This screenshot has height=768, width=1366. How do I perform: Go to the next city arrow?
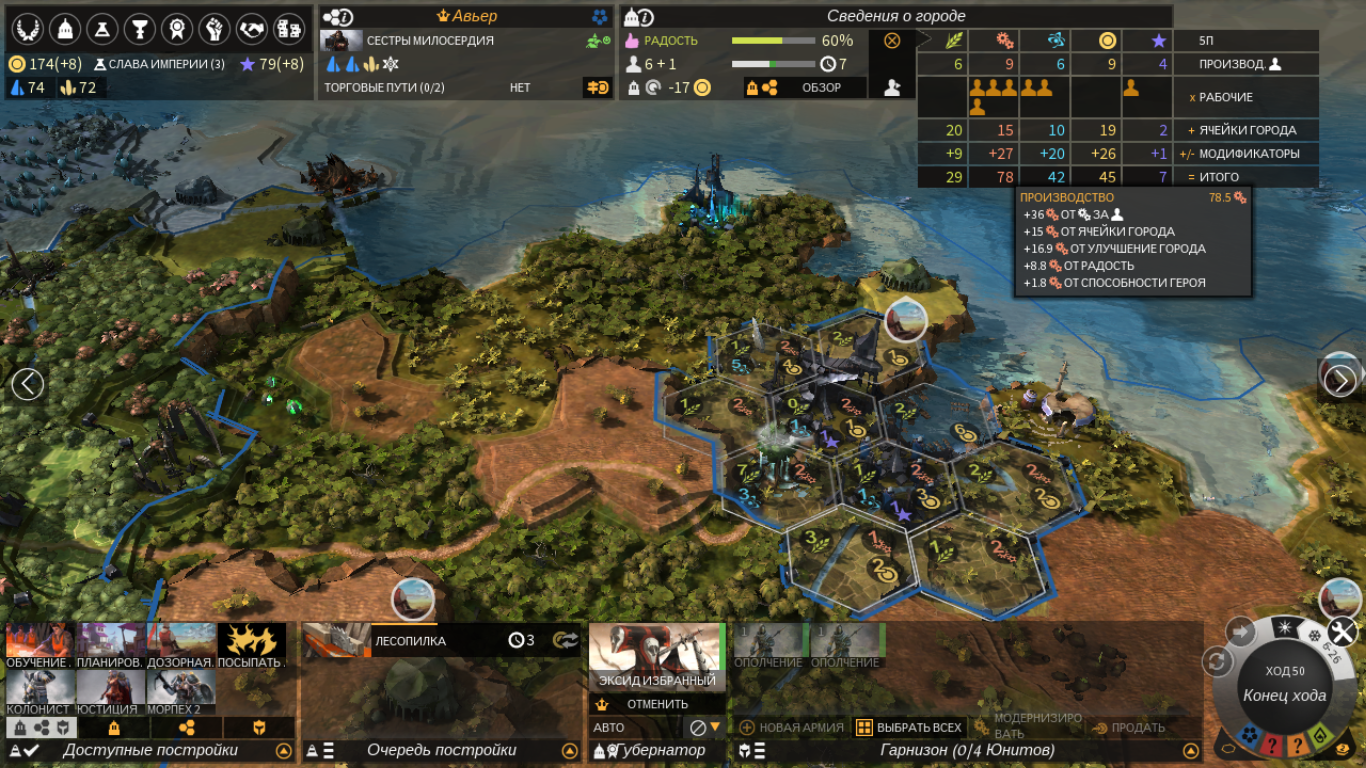(1340, 381)
